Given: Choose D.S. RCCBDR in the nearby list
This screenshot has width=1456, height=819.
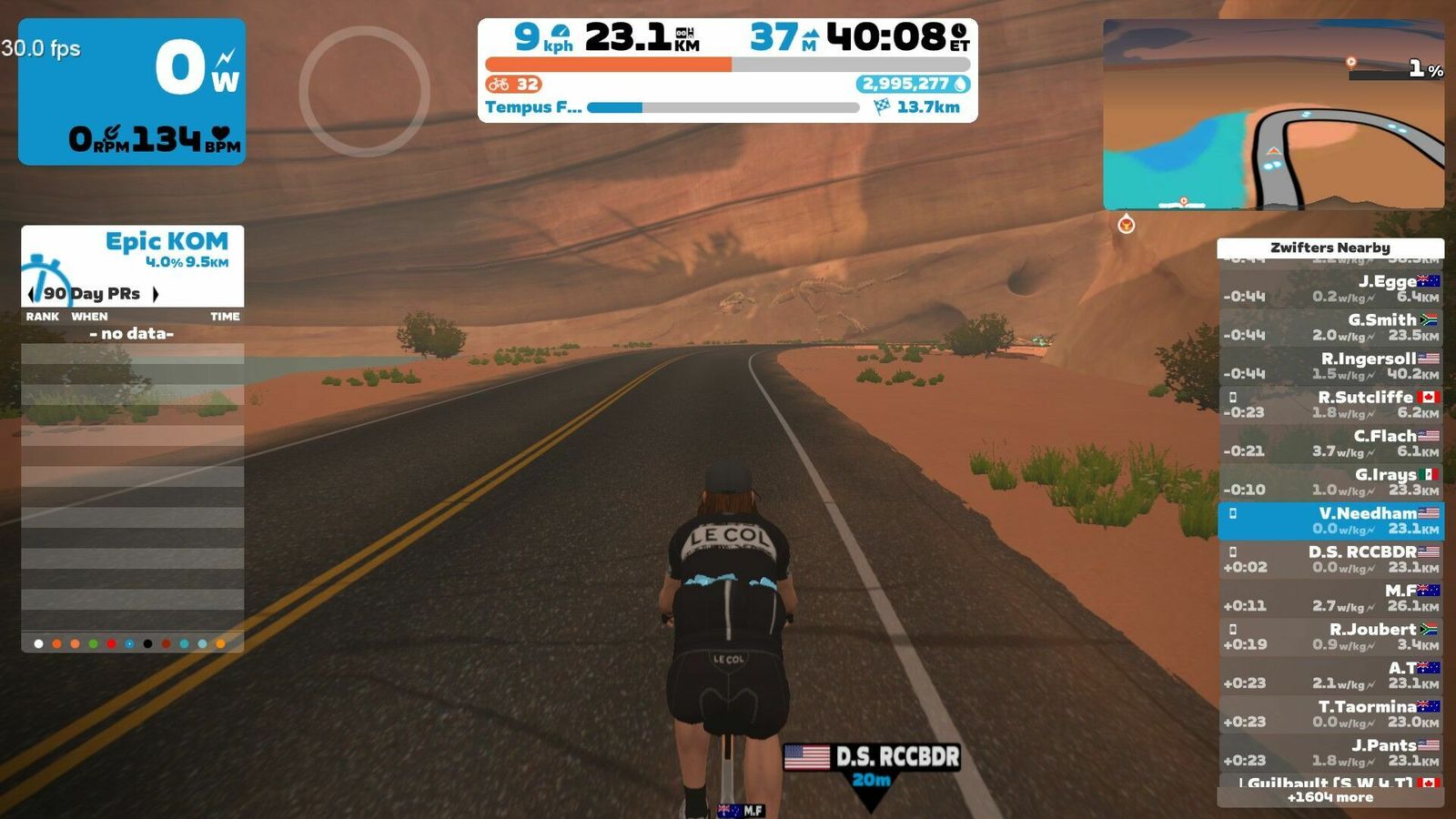Looking at the screenshot, I should tap(1330, 559).
